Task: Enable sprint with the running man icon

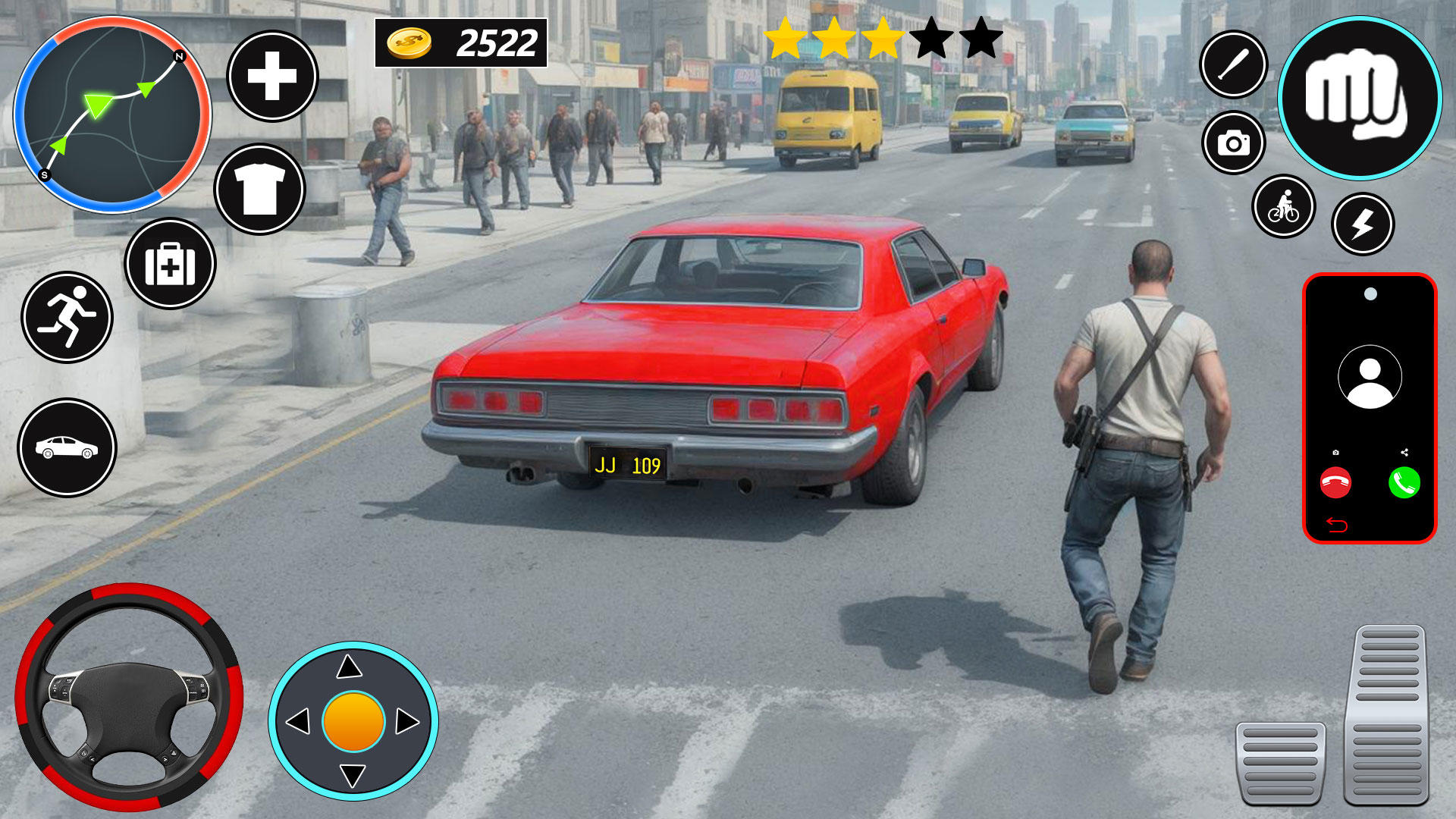Action: point(70,318)
